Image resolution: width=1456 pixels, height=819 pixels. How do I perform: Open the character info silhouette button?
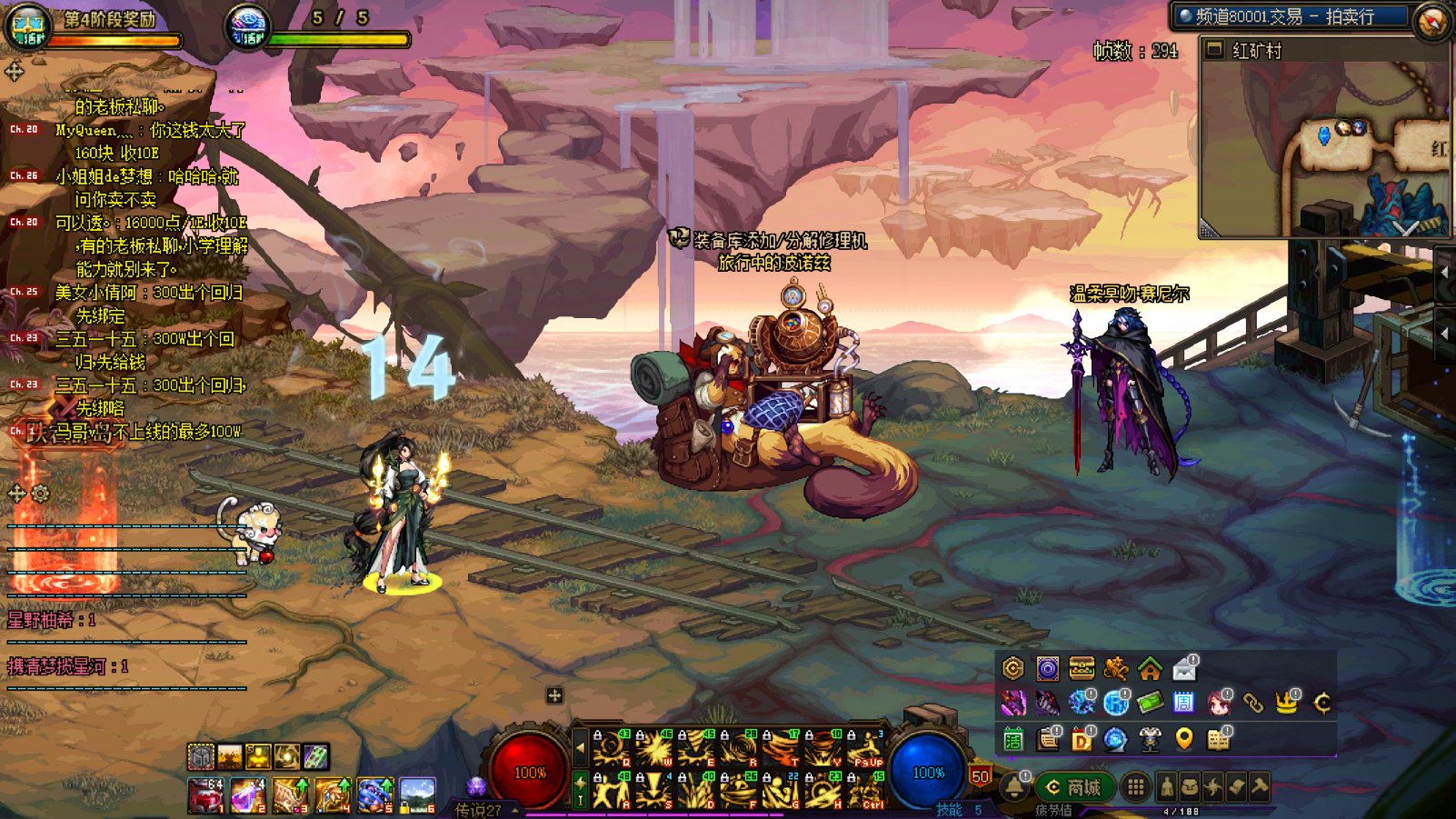[x=1168, y=787]
